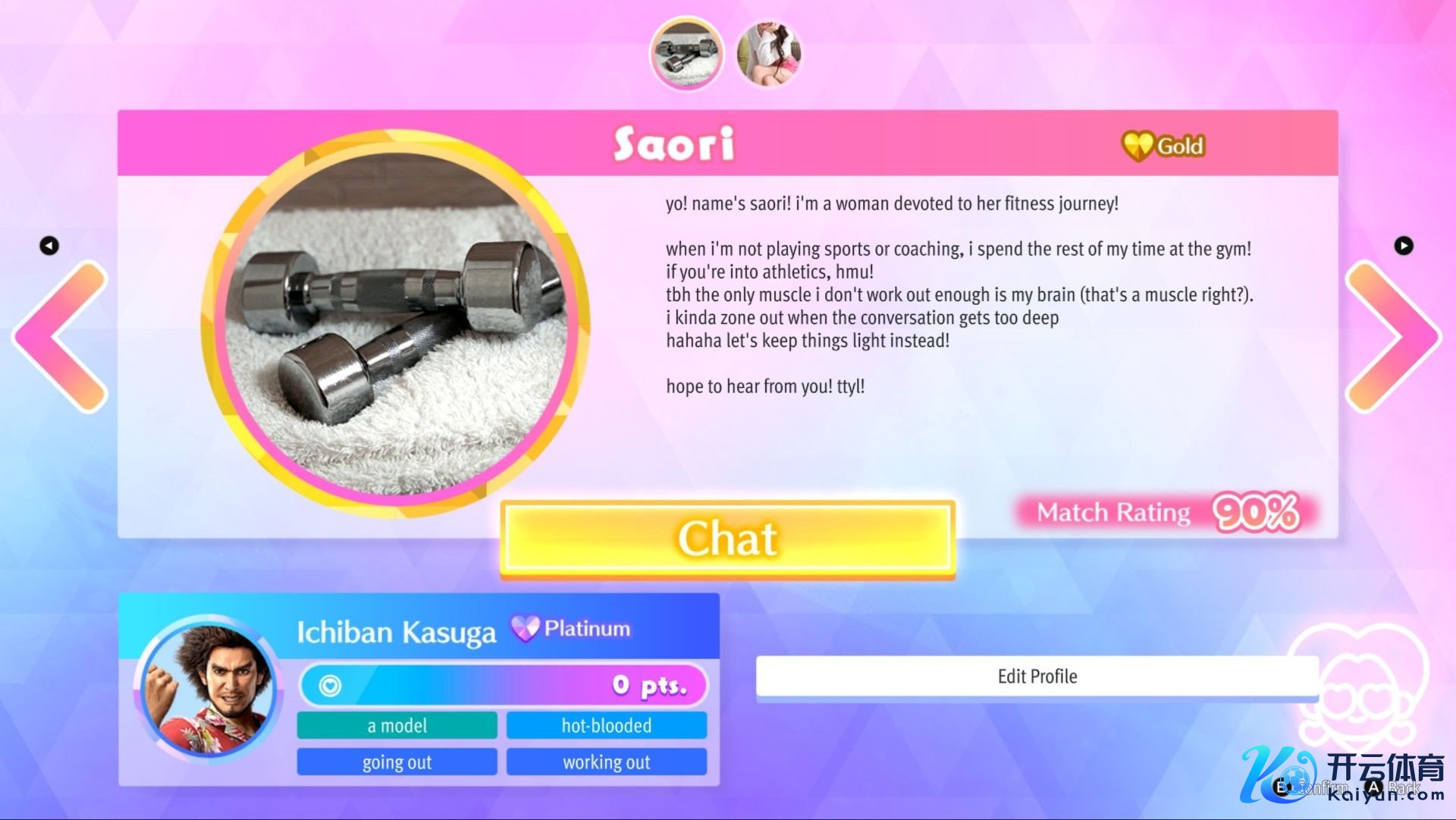
Task: Start a chat with Saori
Action: [727, 539]
